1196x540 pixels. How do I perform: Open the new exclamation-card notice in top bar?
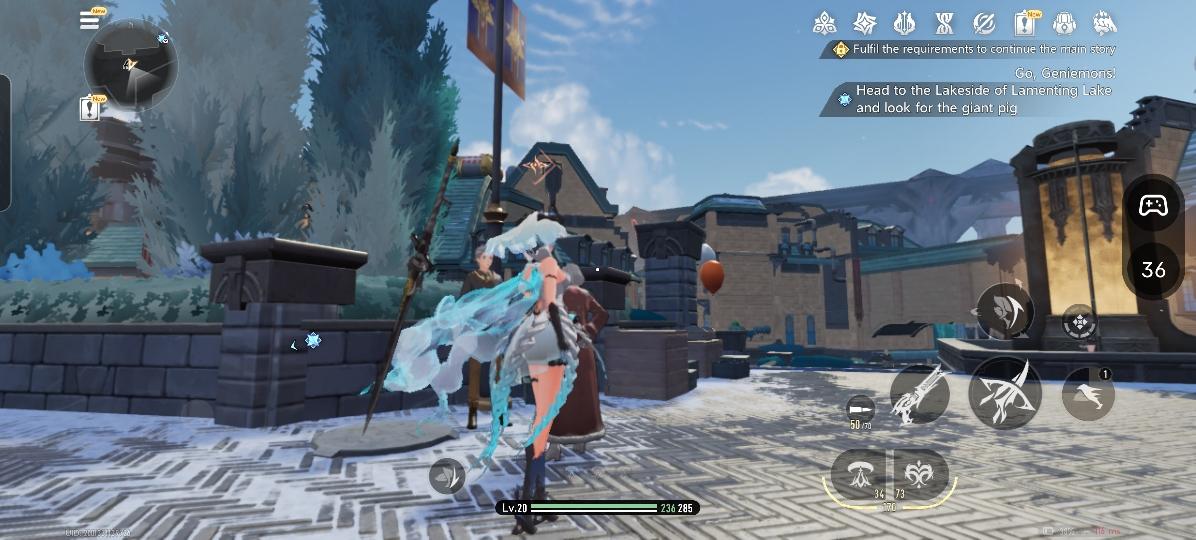[1024, 22]
